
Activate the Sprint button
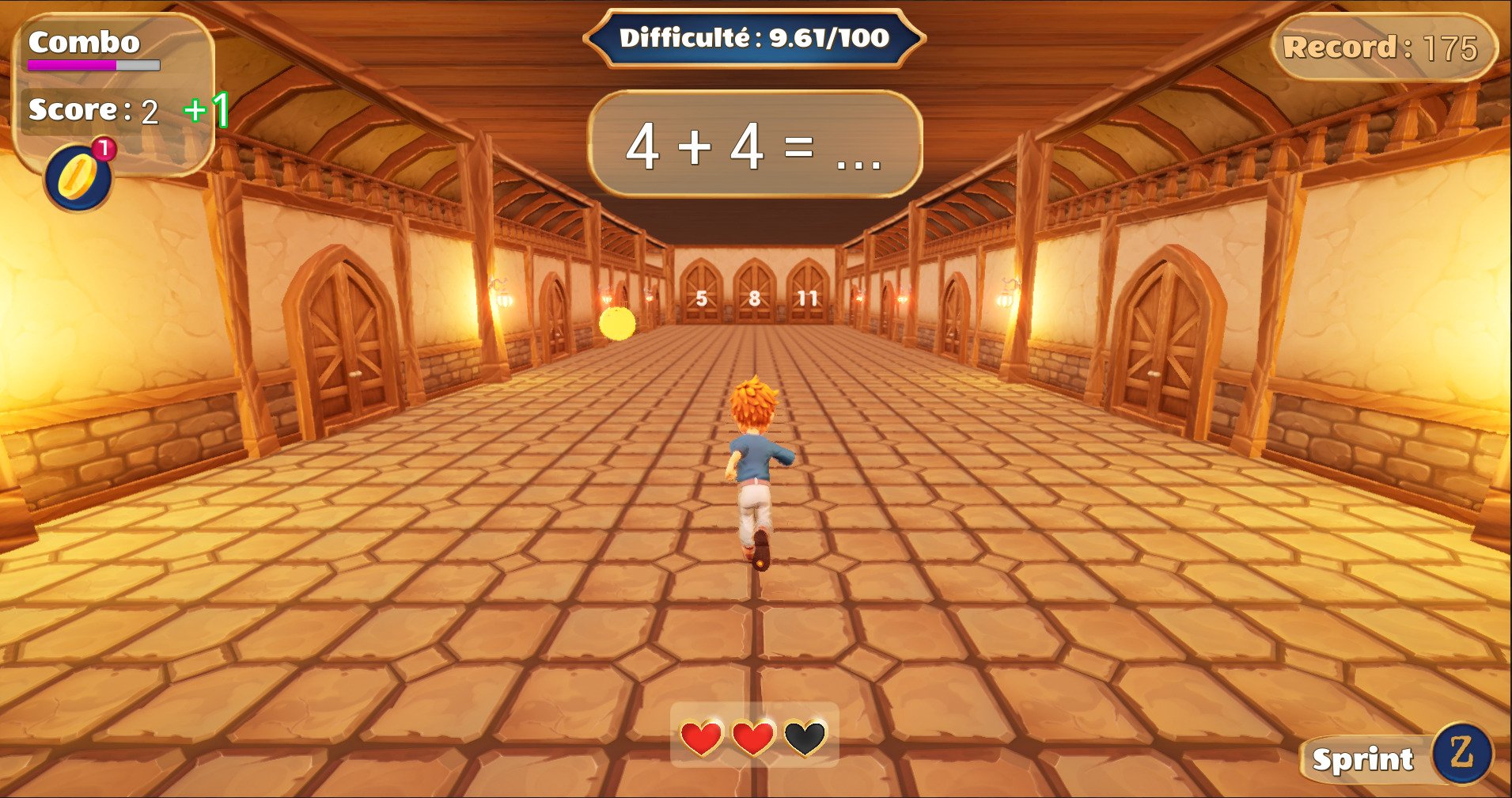1397,758
